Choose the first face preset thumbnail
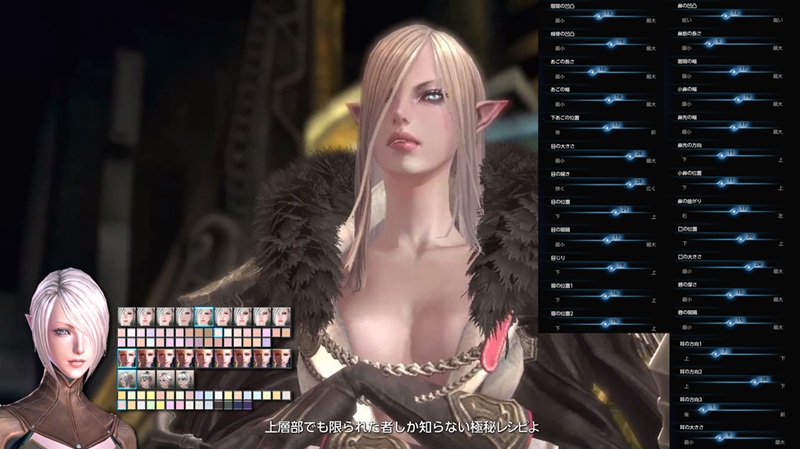 tap(127, 315)
